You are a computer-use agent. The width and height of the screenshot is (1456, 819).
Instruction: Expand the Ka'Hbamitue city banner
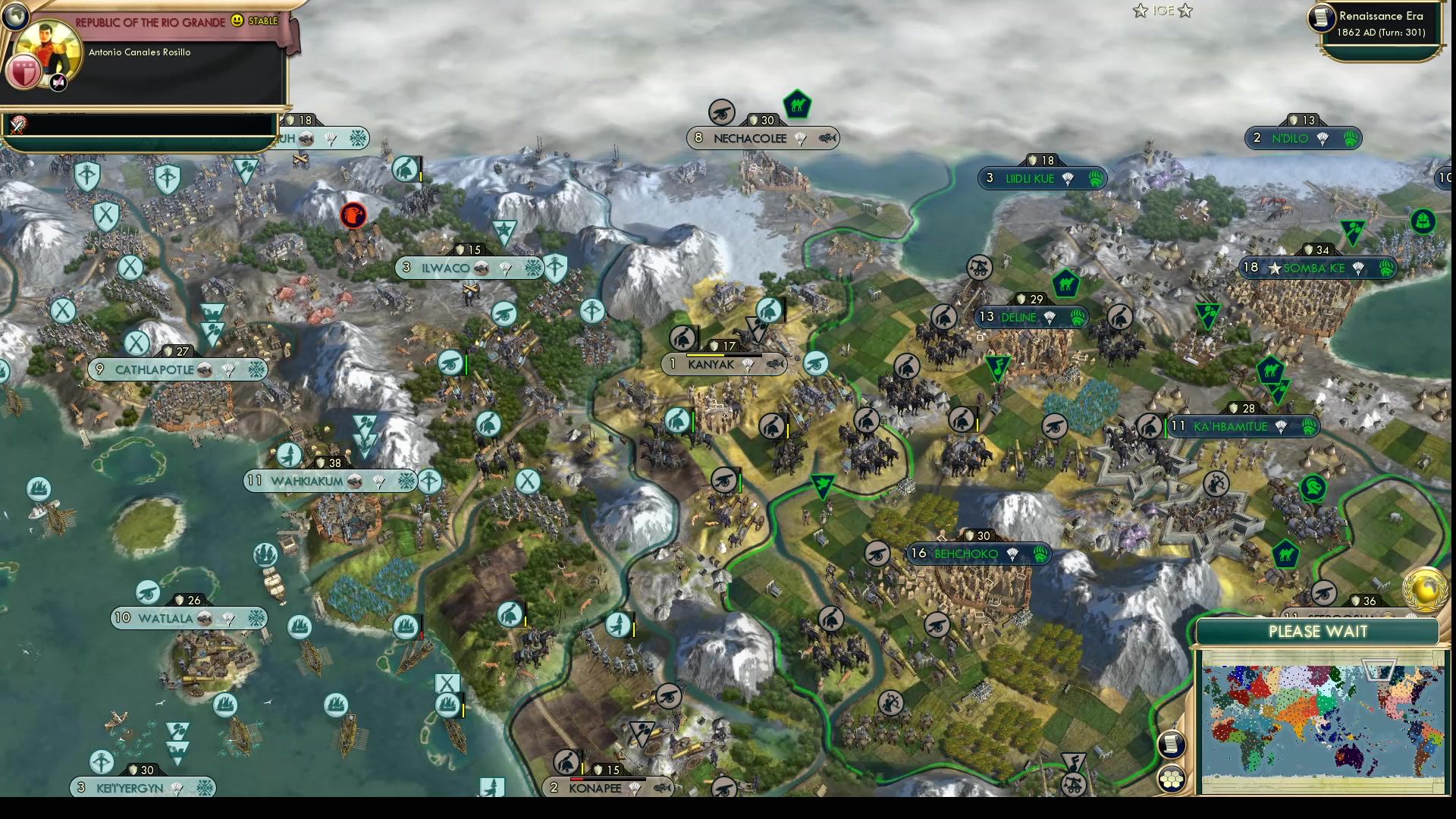tap(1244, 426)
